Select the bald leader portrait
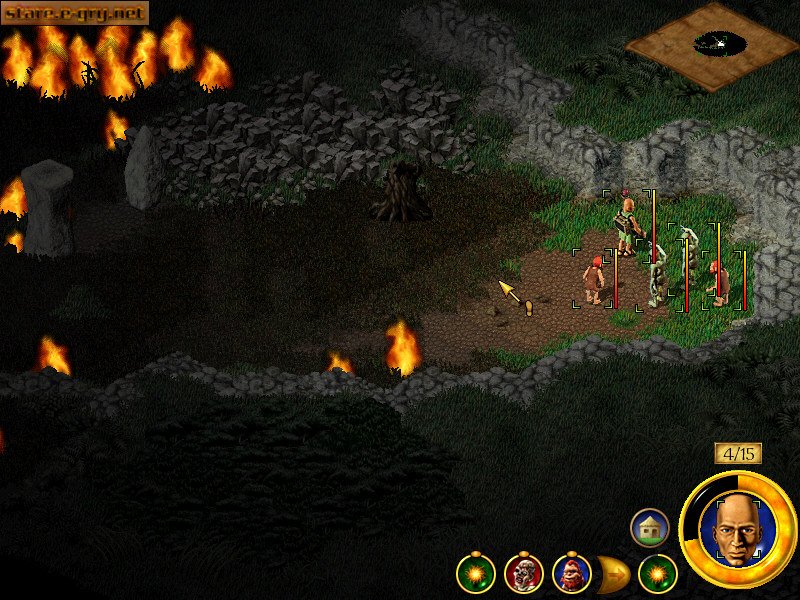The height and width of the screenshot is (600, 800). [738, 529]
